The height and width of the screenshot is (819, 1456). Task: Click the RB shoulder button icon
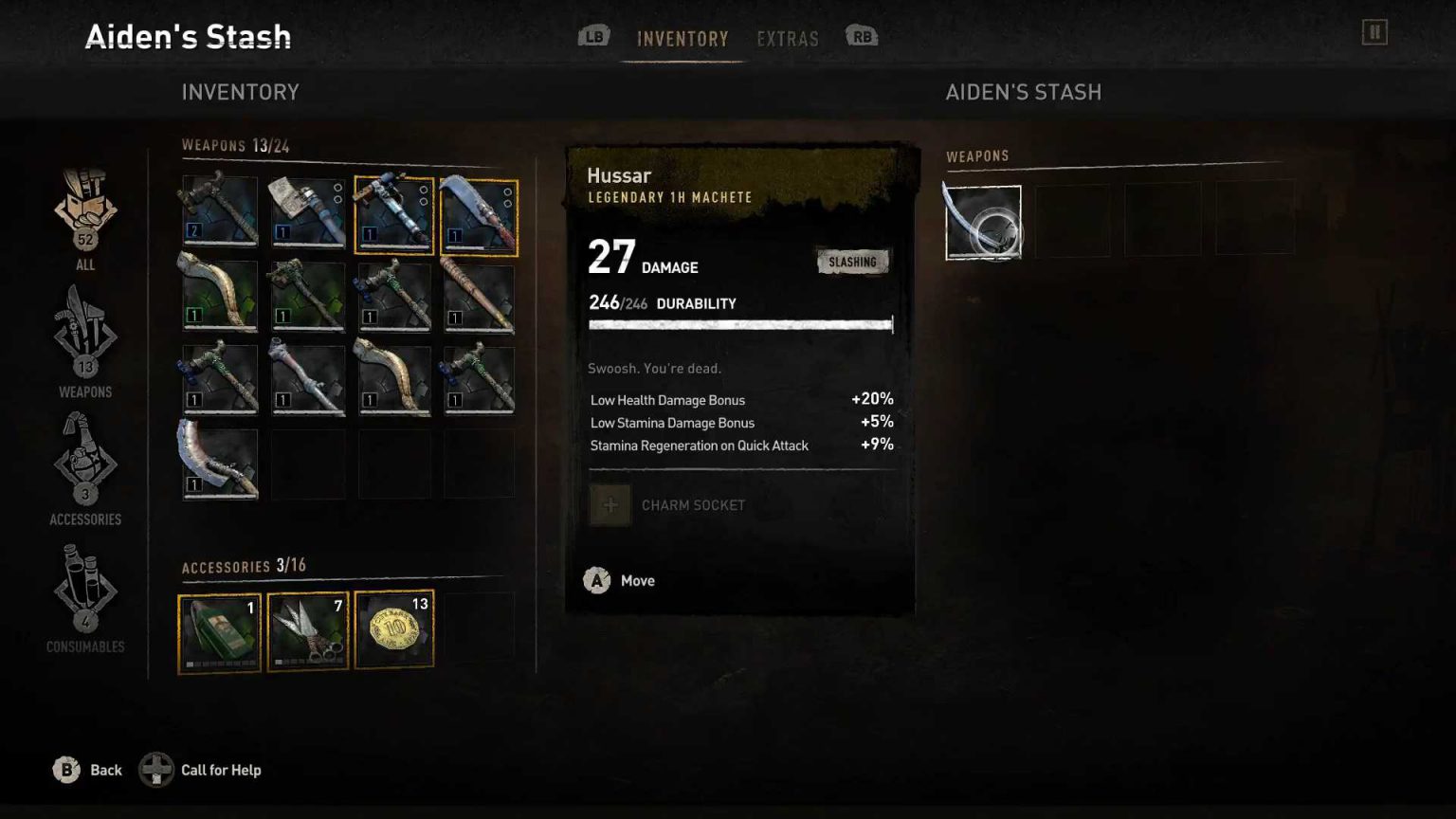point(859,36)
